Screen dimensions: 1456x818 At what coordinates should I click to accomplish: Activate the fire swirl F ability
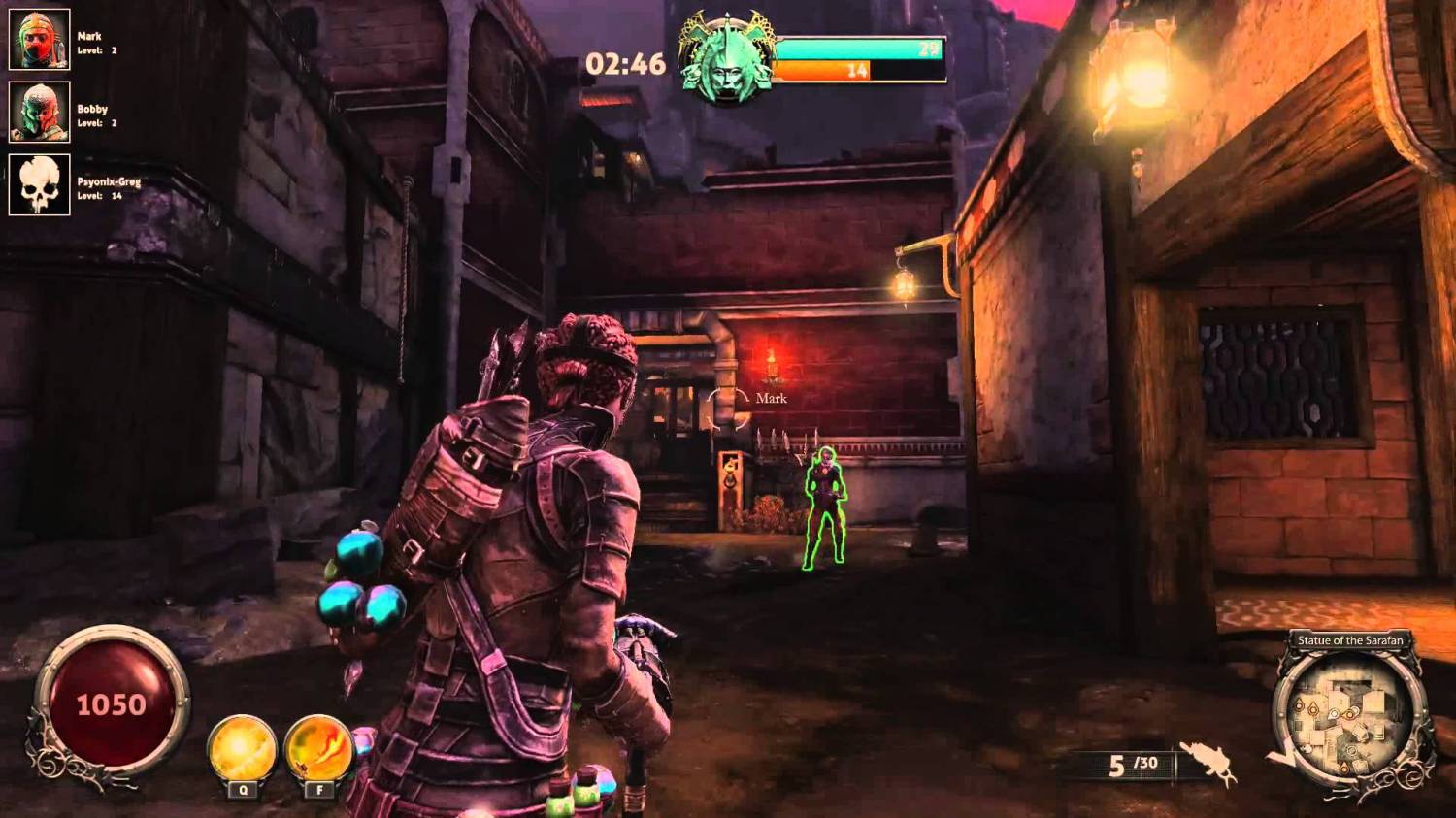coord(318,748)
